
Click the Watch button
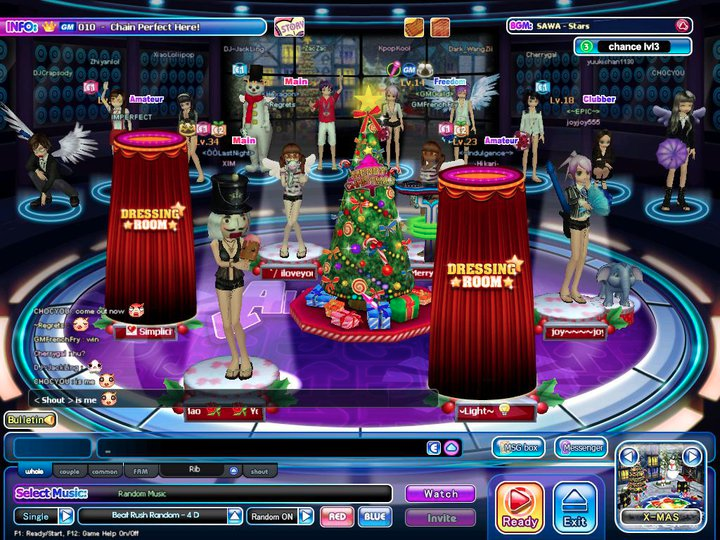coord(440,494)
